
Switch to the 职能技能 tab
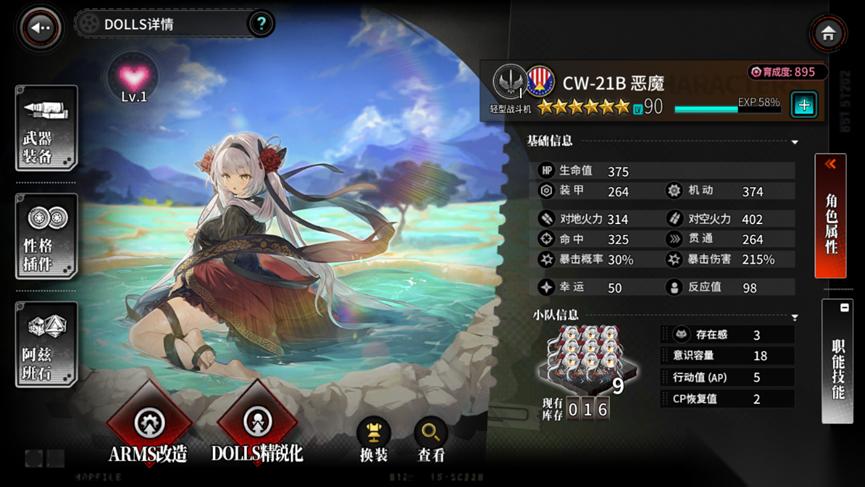[x=837, y=362]
